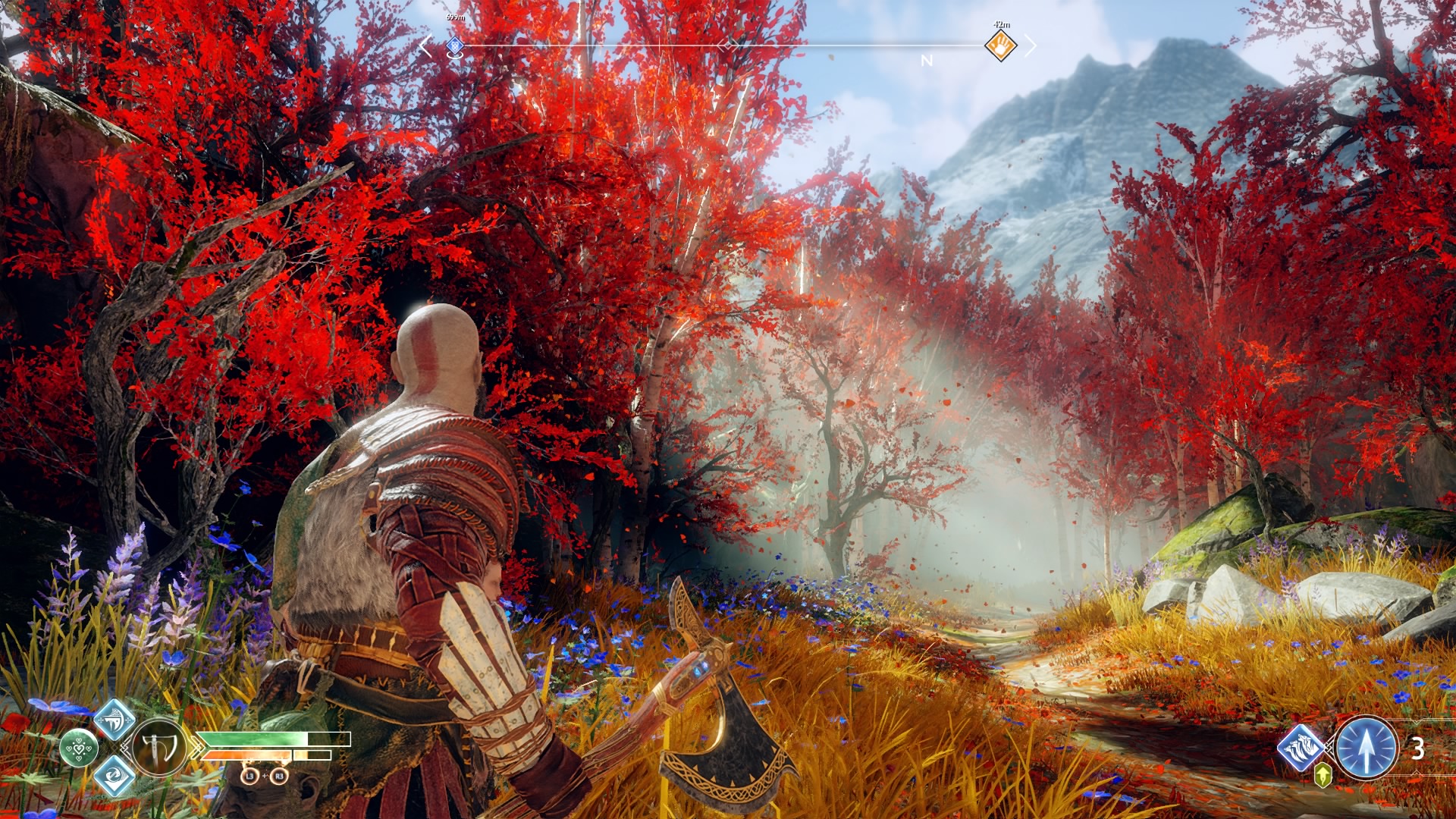The height and width of the screenshot is (819, 1456).
Task: Click the compass's left arrow
Action: [x=425, y=46]
